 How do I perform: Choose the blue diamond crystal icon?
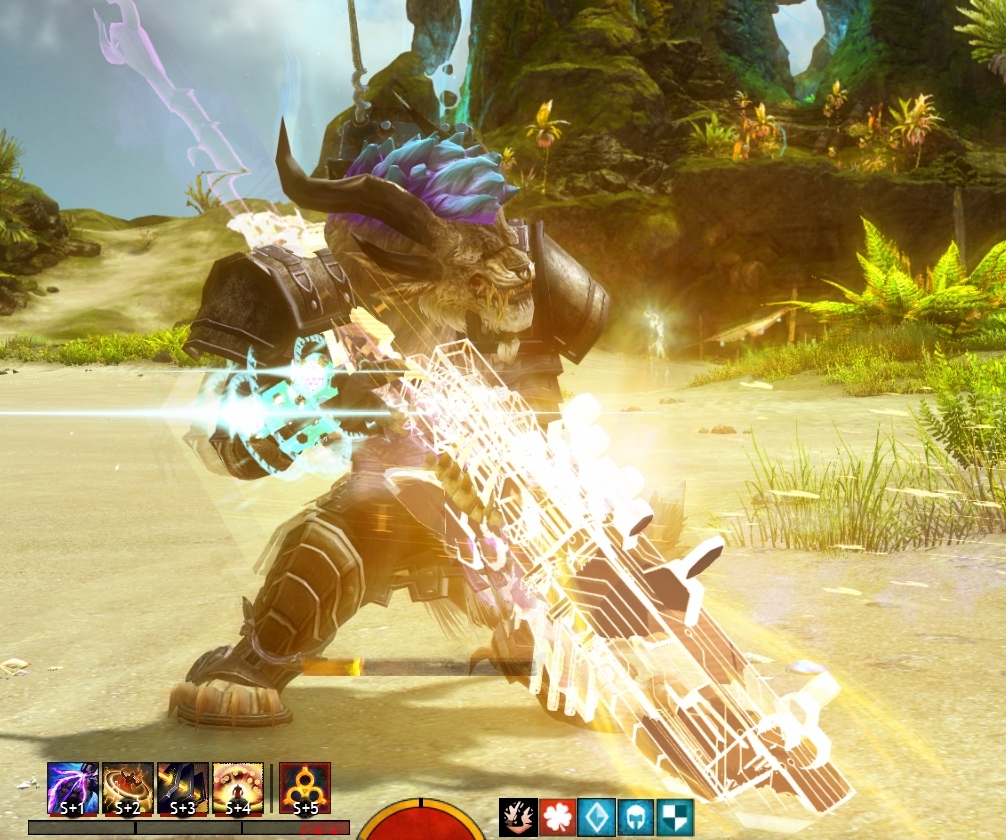596,817
